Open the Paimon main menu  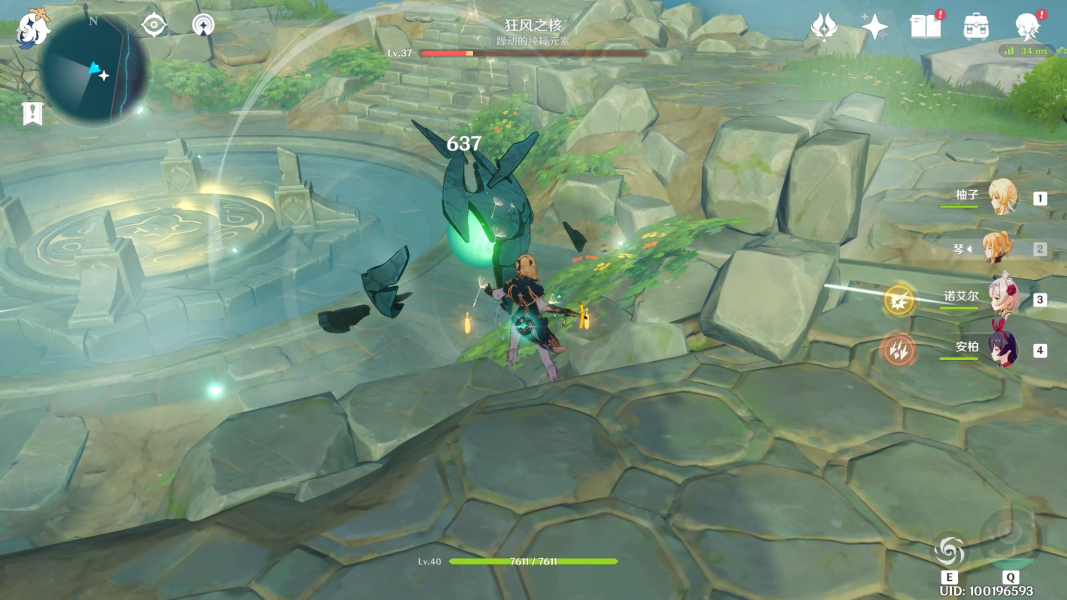pyautogui.click(x=32, y=27)
